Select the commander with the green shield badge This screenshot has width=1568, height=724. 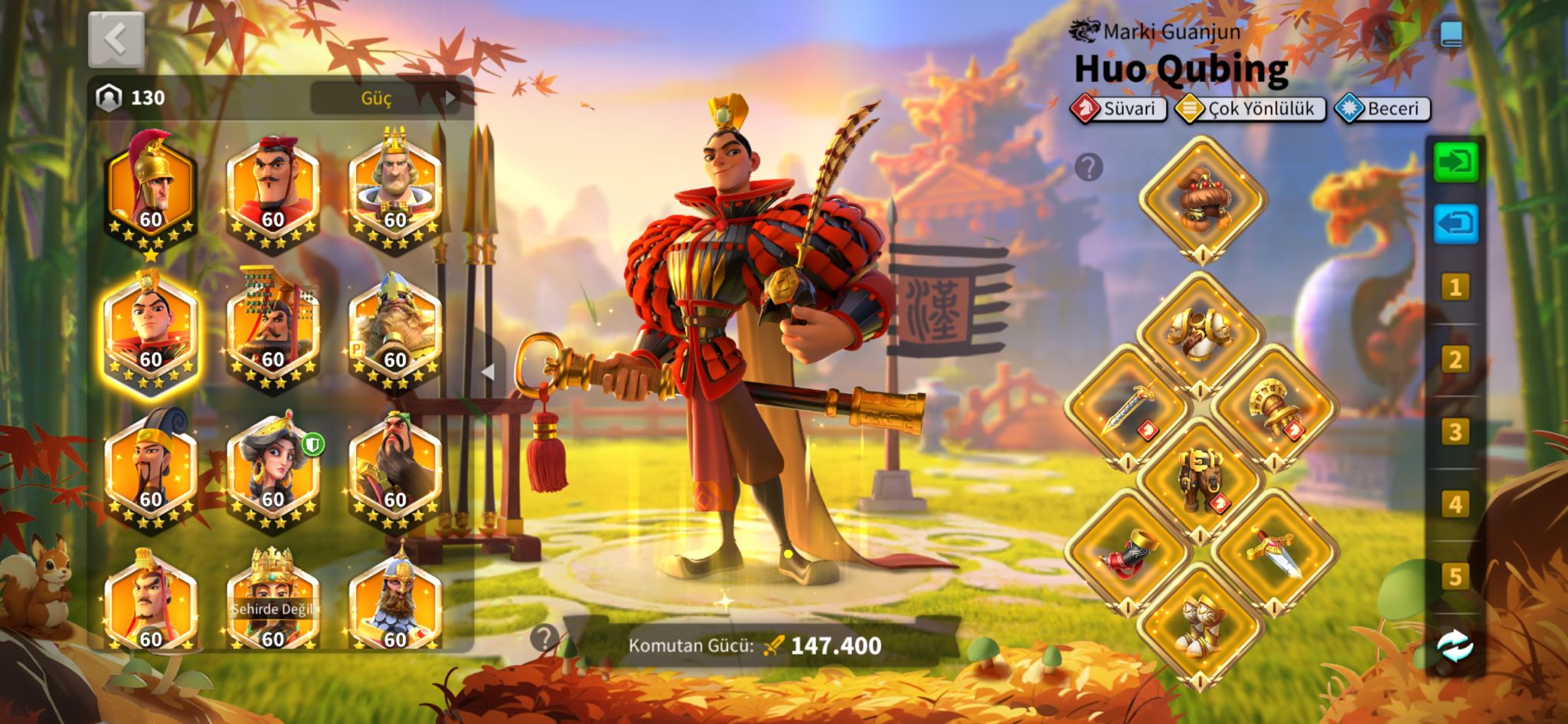click(x=273, y=467)
